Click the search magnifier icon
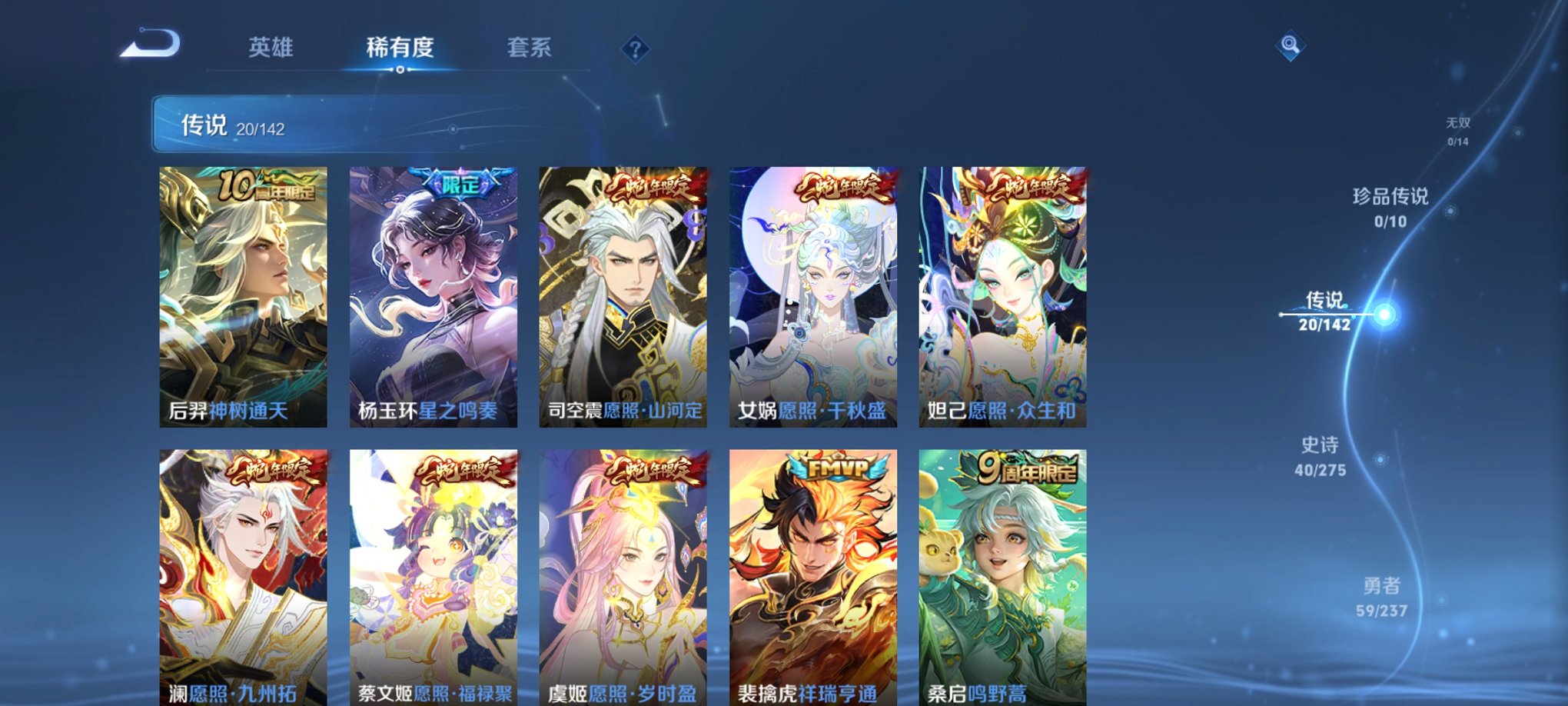This screenshot has height=706, width=1568. click(1292, 45)
